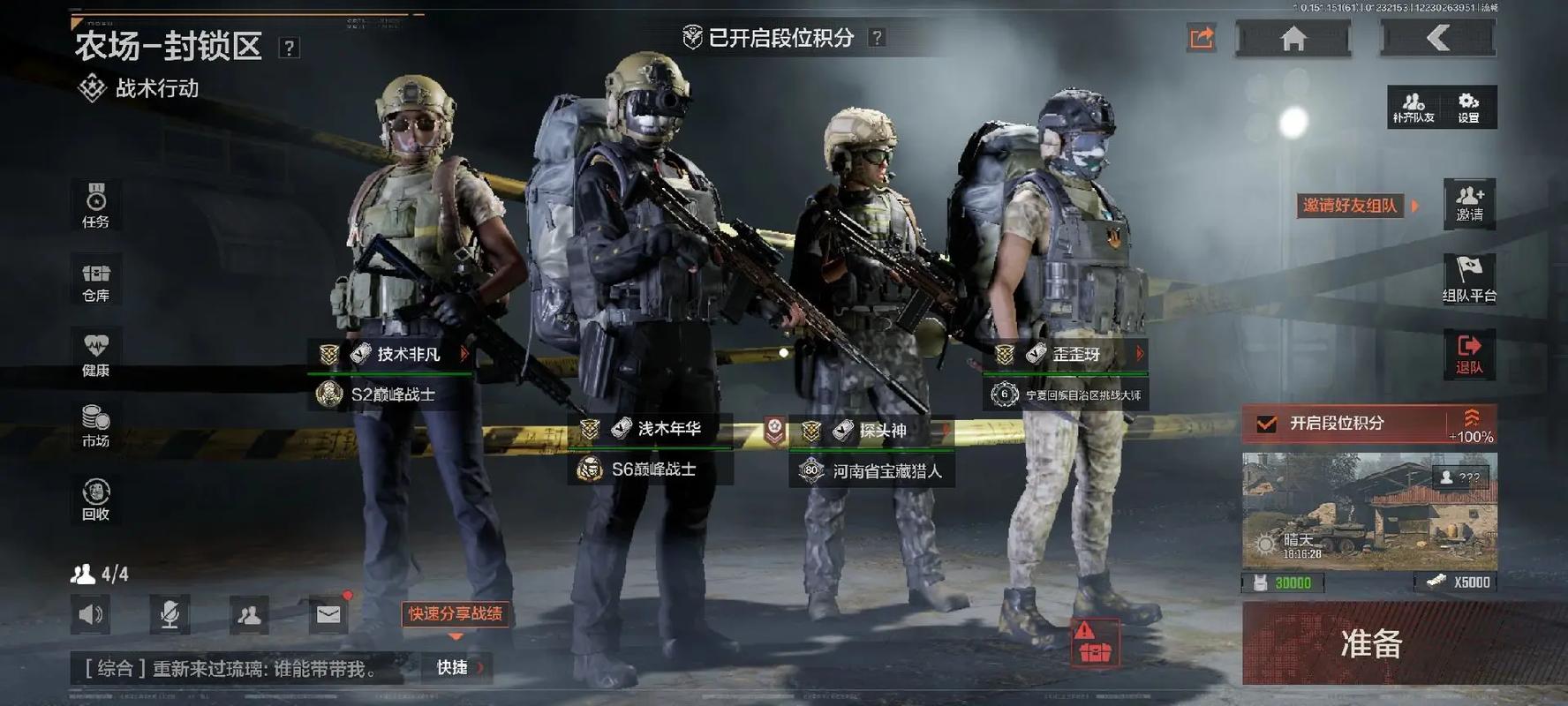The image size is (1568, 706).
Task: Open the mail envelope icon
Action: tap(328, 614)
